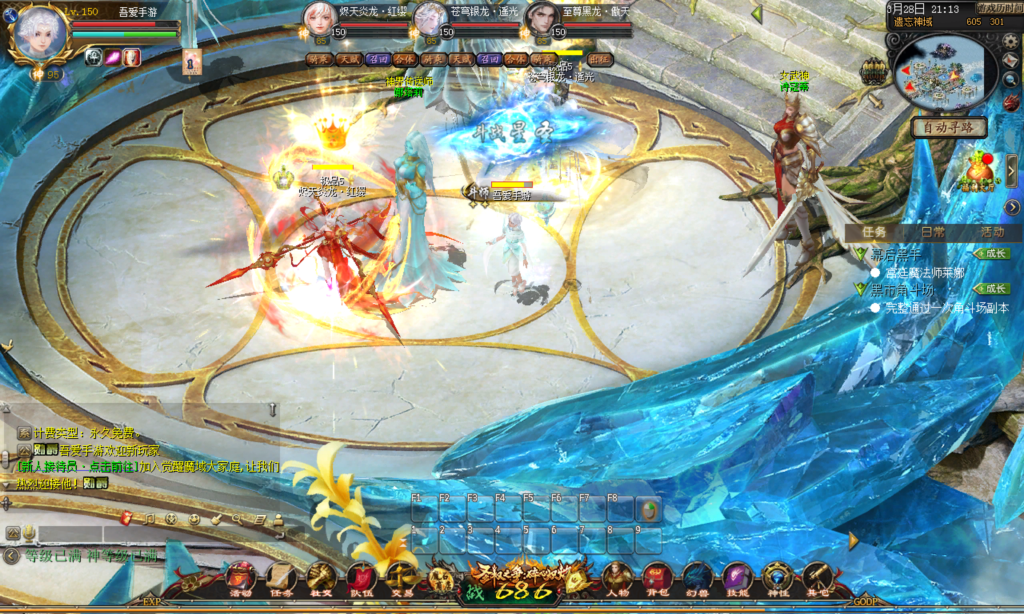
Task: Open the 活动 events menu icon
Action: (241, 579)
